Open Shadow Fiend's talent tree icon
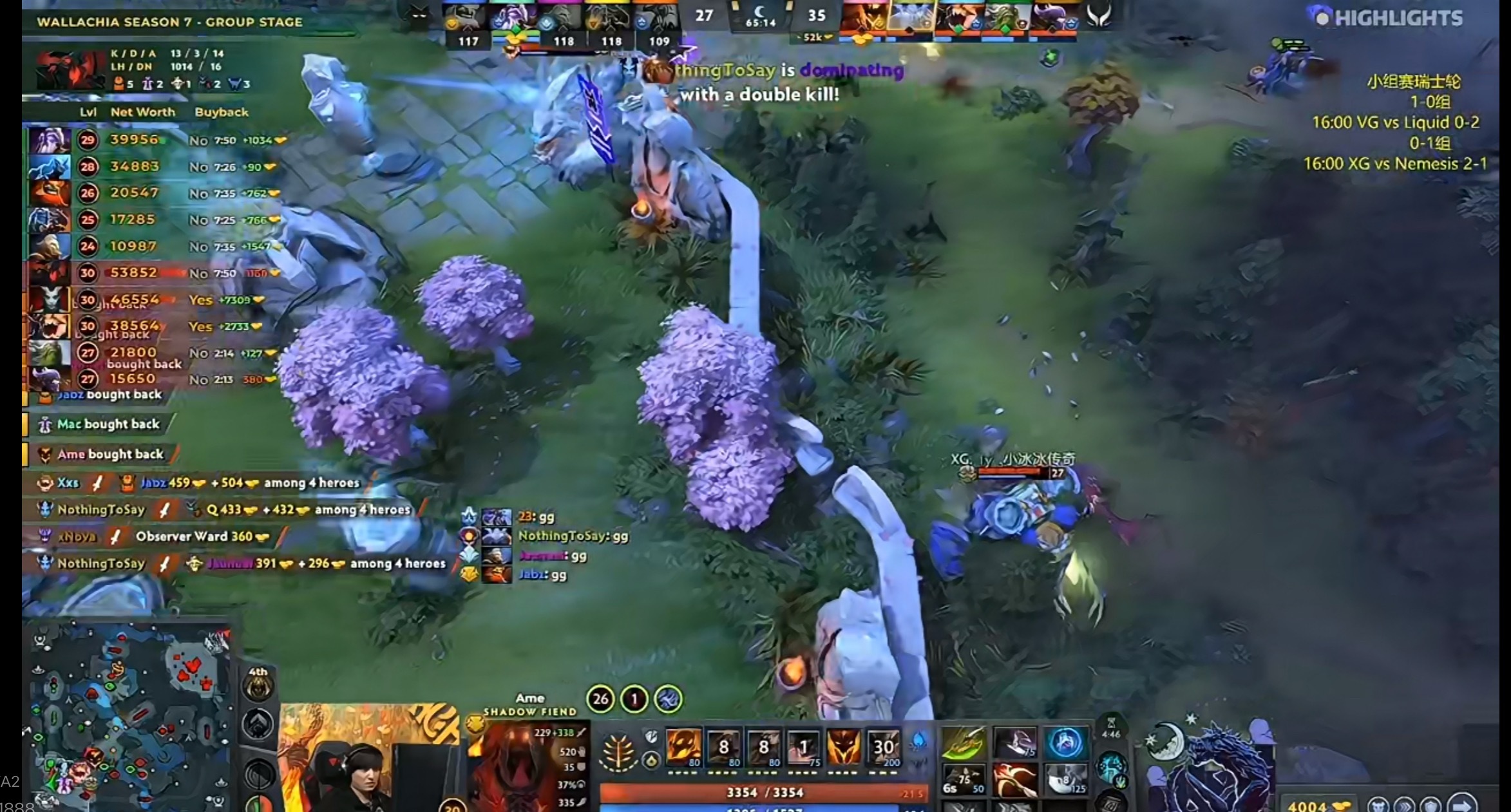This screenshot has height=812, width=1511. click(x=618, y=750)
